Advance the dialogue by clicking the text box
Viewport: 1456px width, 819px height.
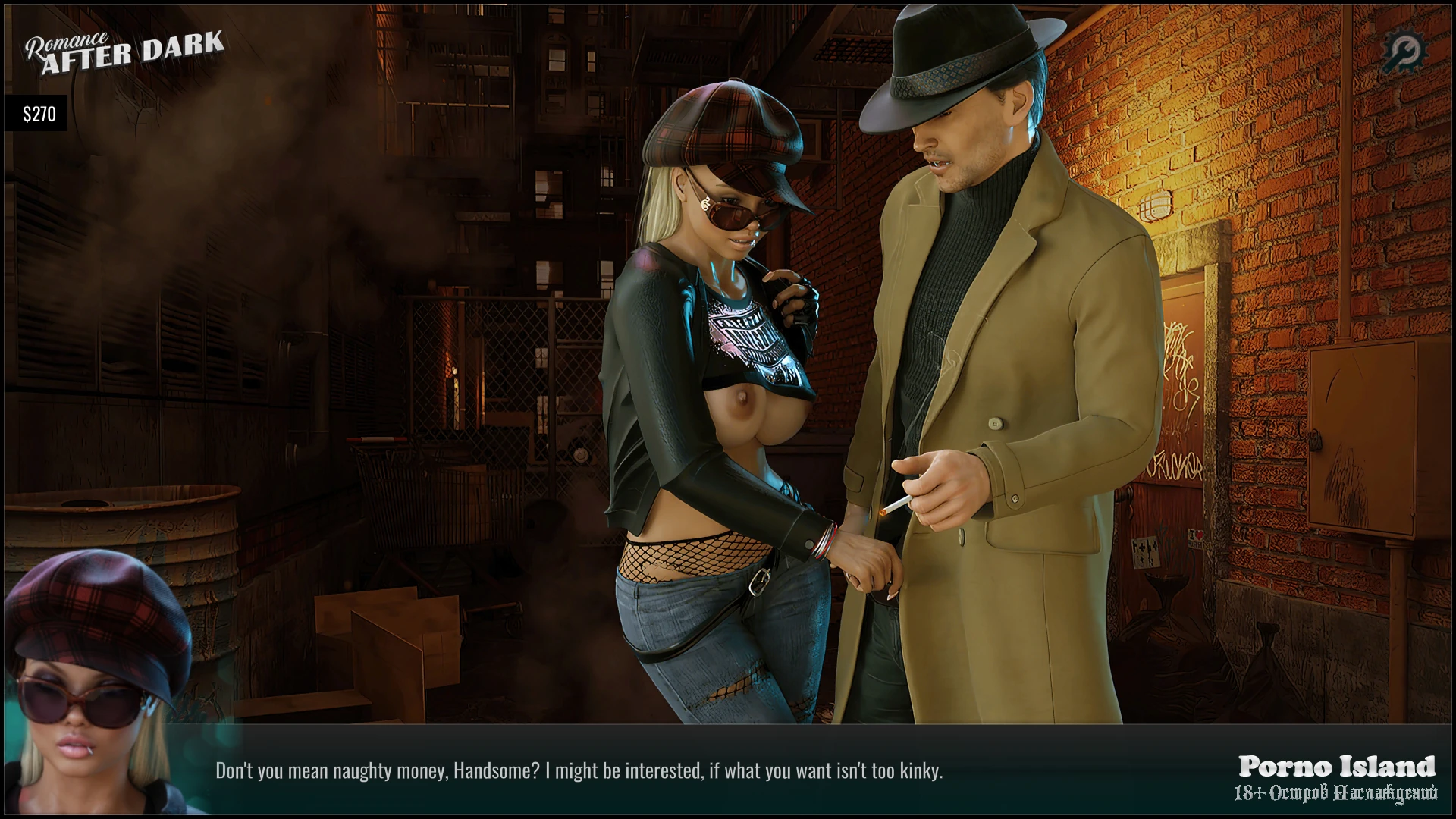pos(579,771)
